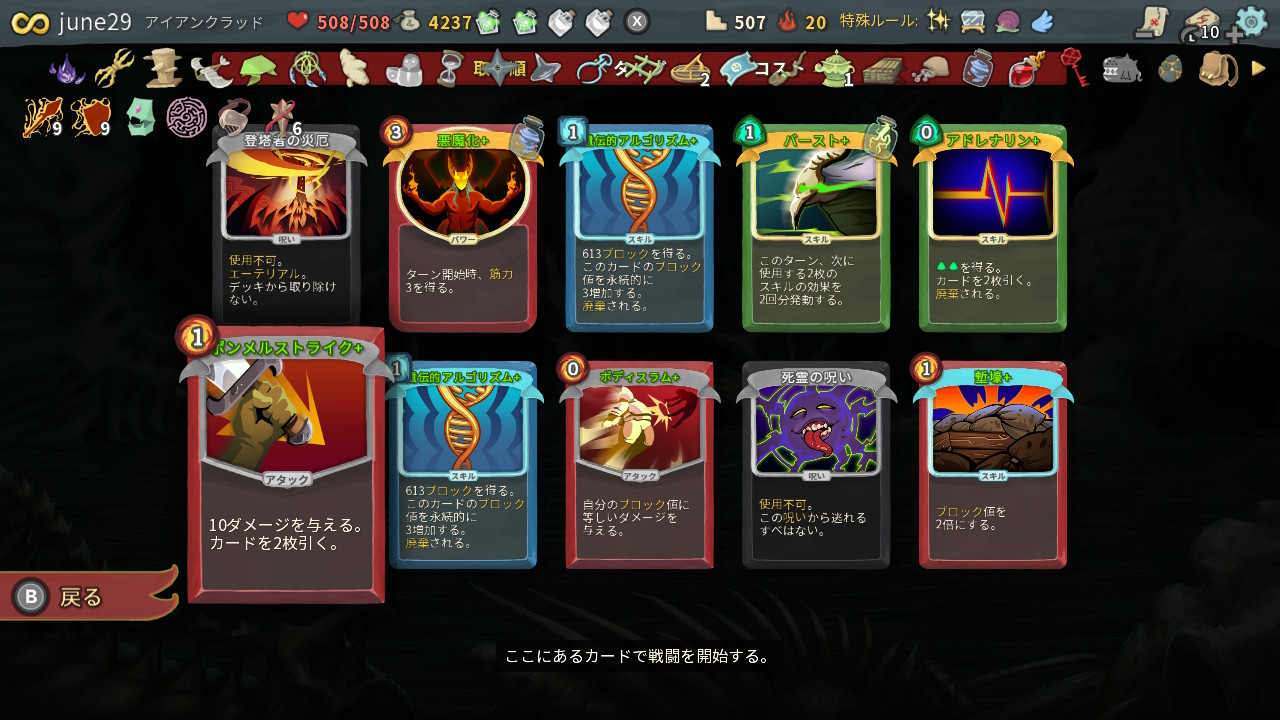Inspect the hourglass relic in the relic bar
This screenshot has height=720, width=1280.
[448, 70]
